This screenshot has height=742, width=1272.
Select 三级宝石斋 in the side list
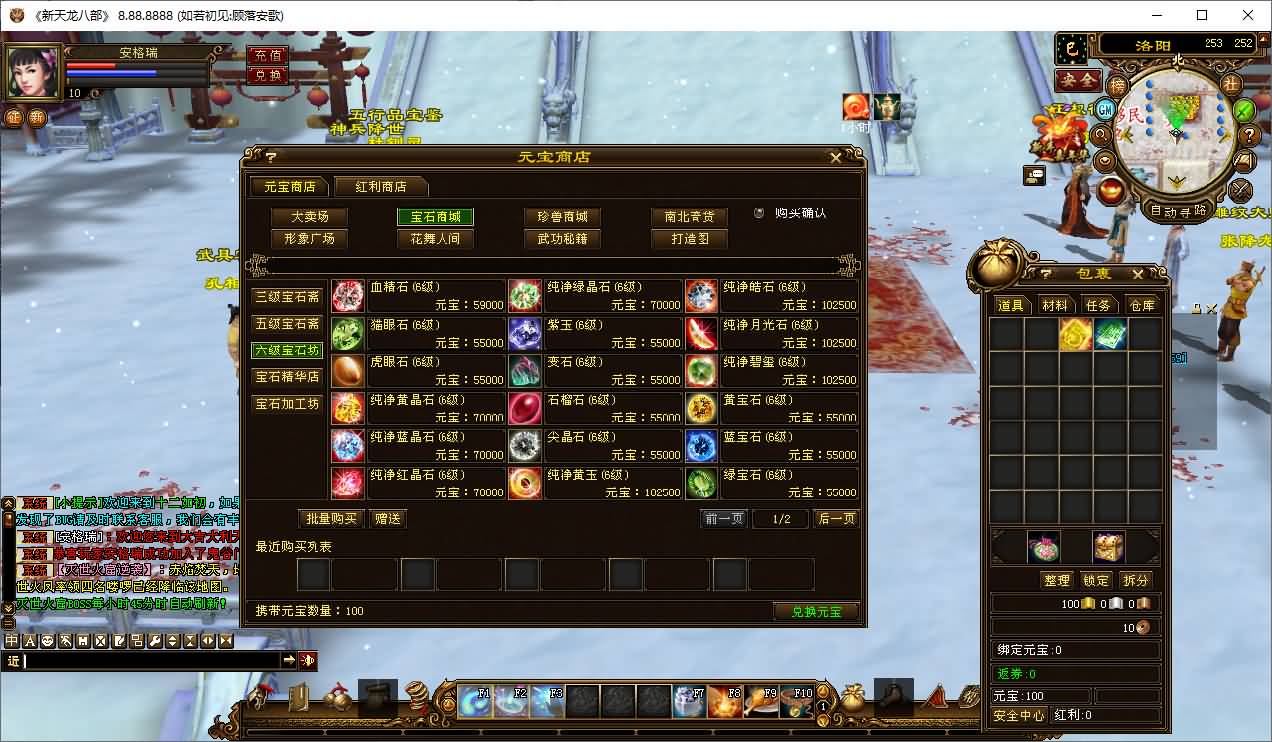pos(287,297)
